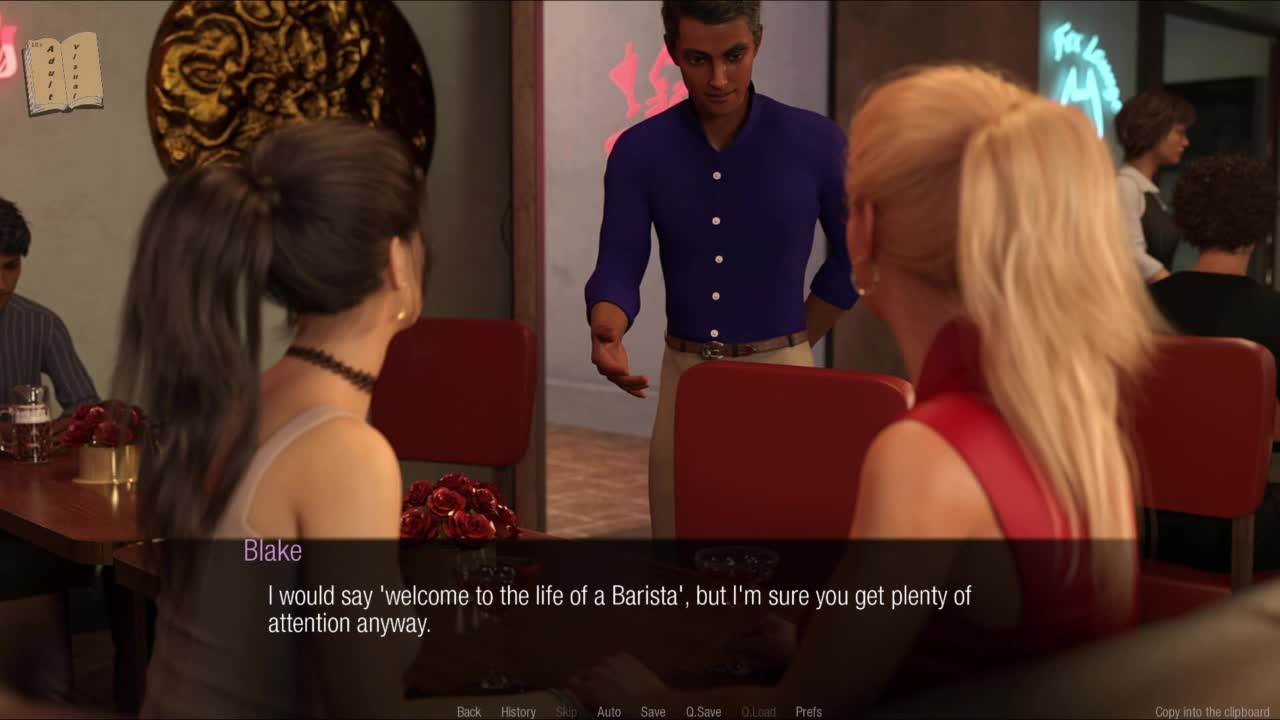Quick load with Q.Load
The width and height of the screenshot is (1280, 720).
(758, 712)
